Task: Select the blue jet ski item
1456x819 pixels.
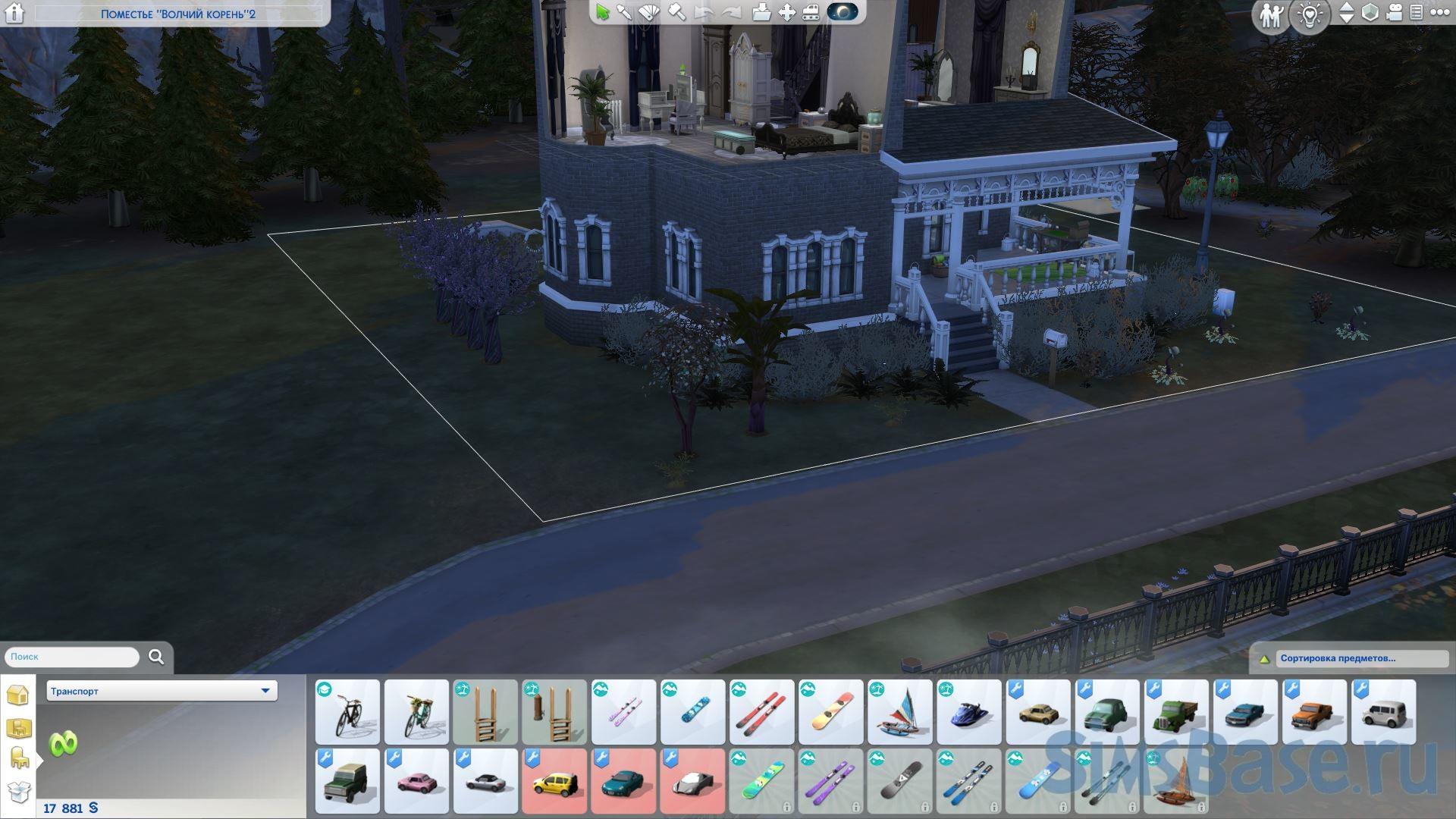Action: 968,713
